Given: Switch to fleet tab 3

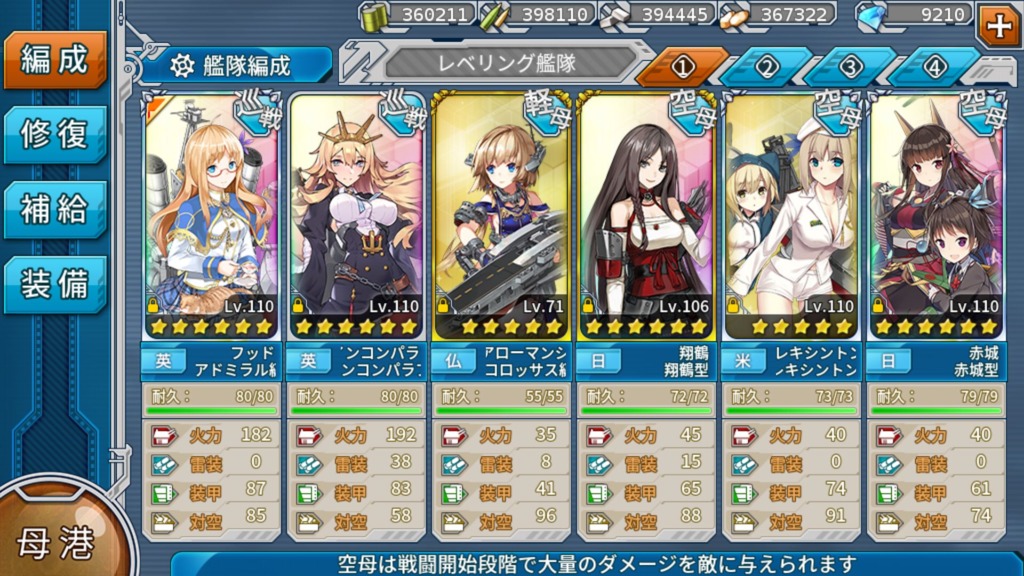Looking at the screenshot, I should [x=851, y=67].
